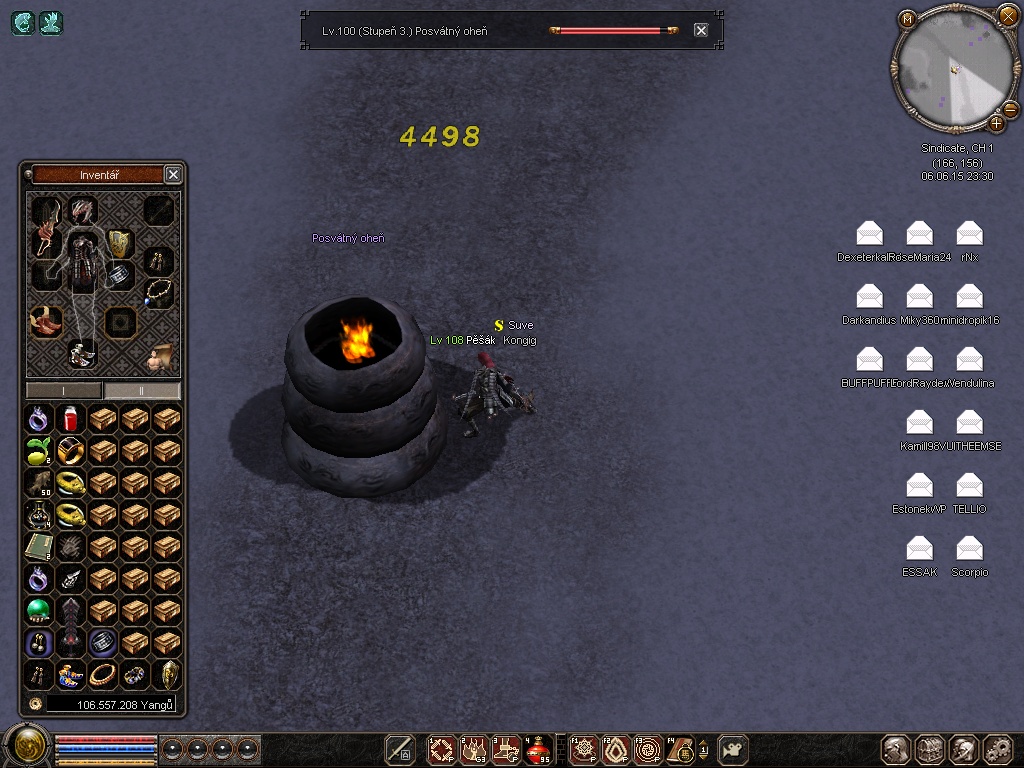
Task: Open the settings gear menu button
Action: (x=998, y=749)
